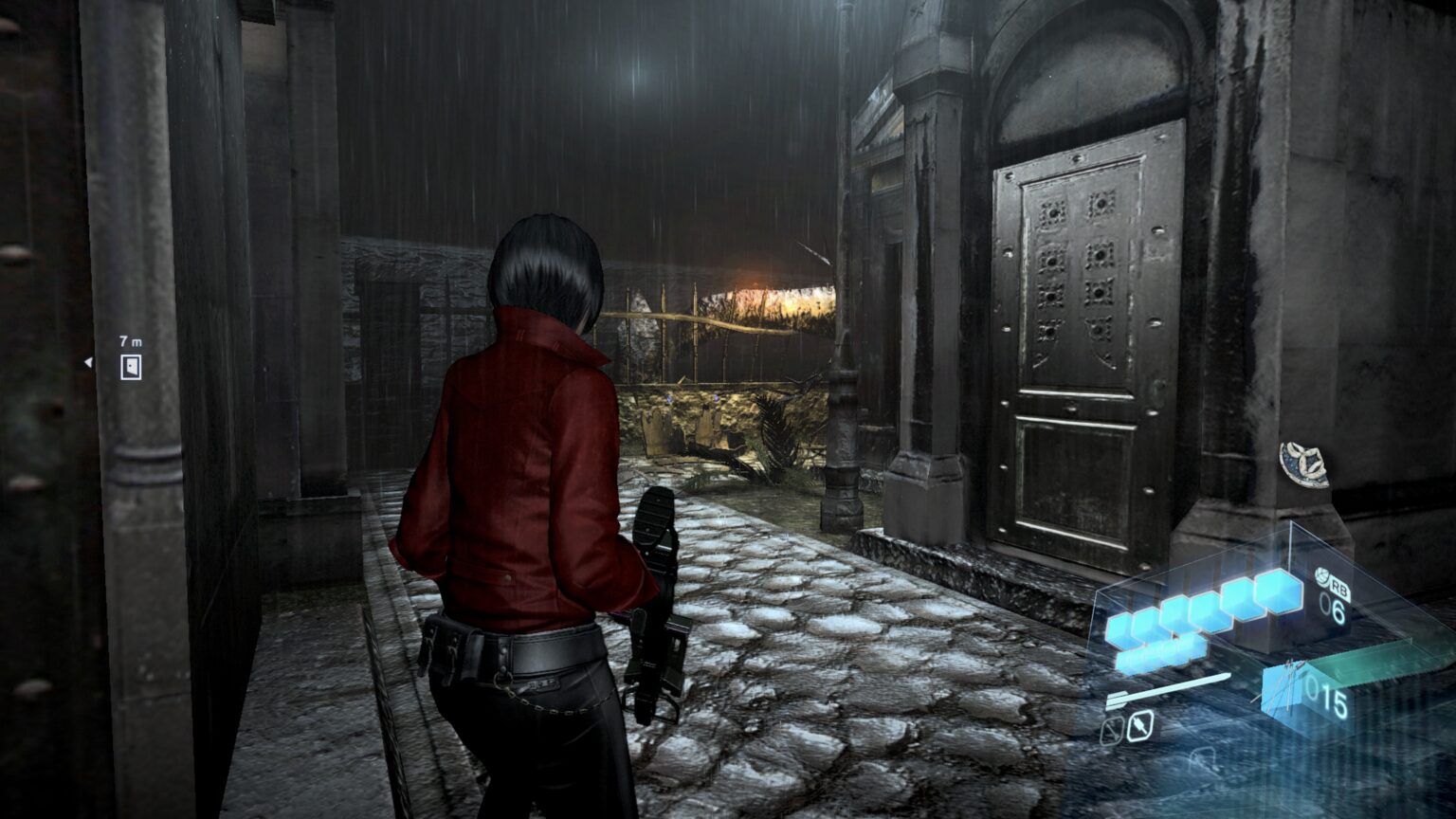This screenshot has height=819, width=1456.
Task: Click the health tablet icon beside the bolt
Action: 1139,726
